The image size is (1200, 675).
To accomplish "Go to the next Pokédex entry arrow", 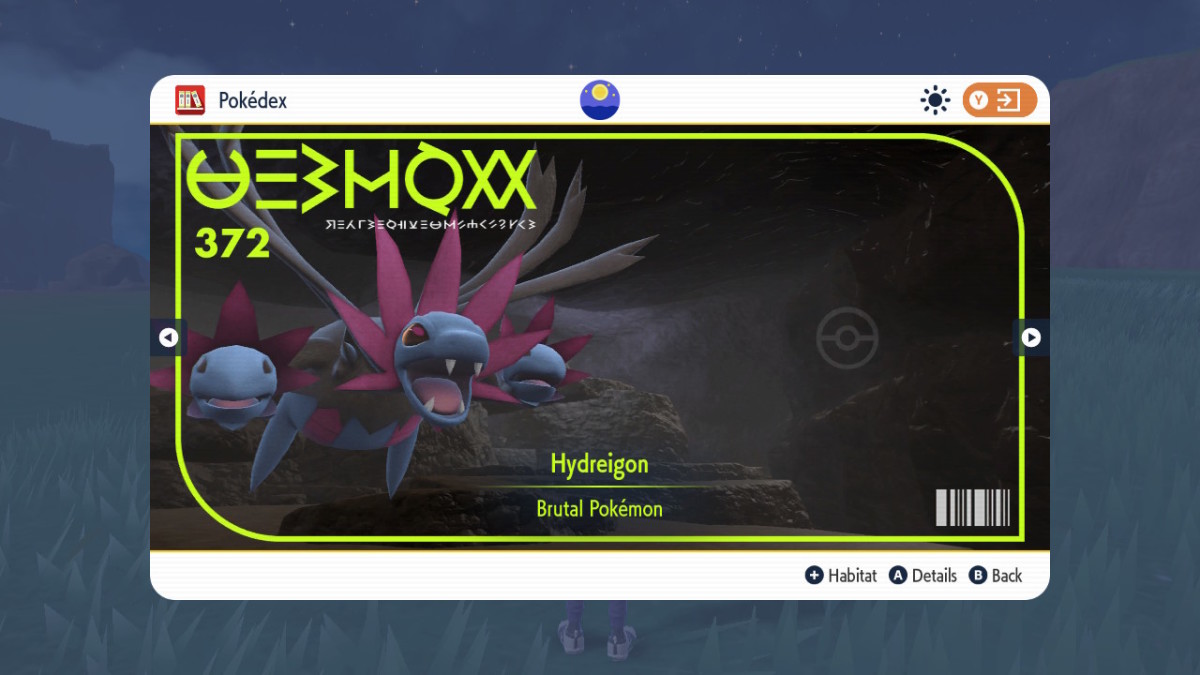I will pyautogui.click(x=1031, y=338).
